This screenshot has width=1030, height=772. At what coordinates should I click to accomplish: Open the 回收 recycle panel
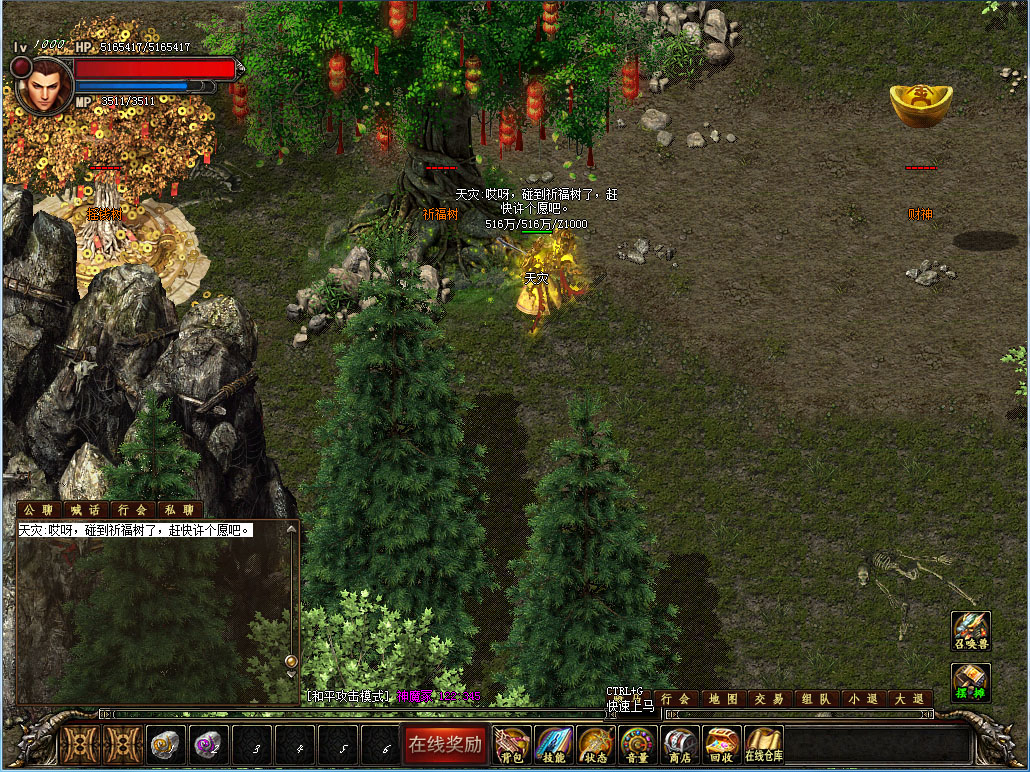(722, 745)
